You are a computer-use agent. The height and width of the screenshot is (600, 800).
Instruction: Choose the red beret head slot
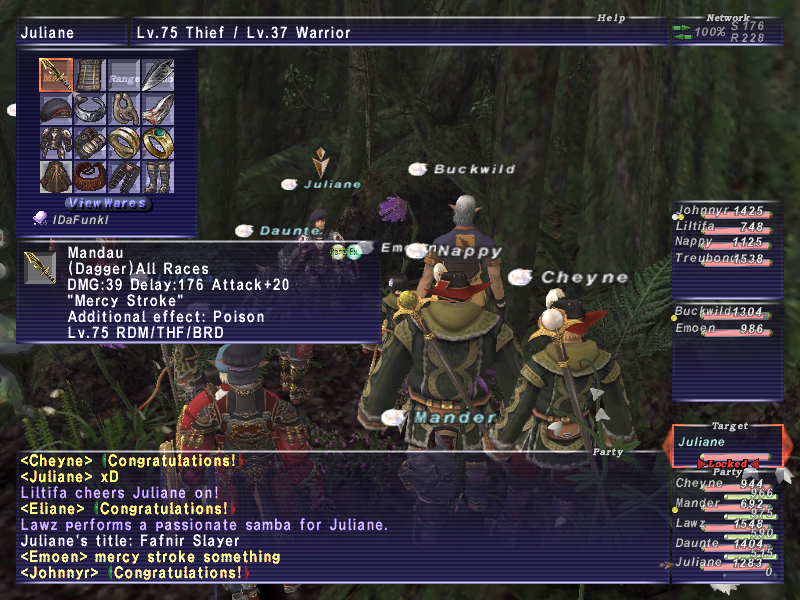[x=56, y=109]
